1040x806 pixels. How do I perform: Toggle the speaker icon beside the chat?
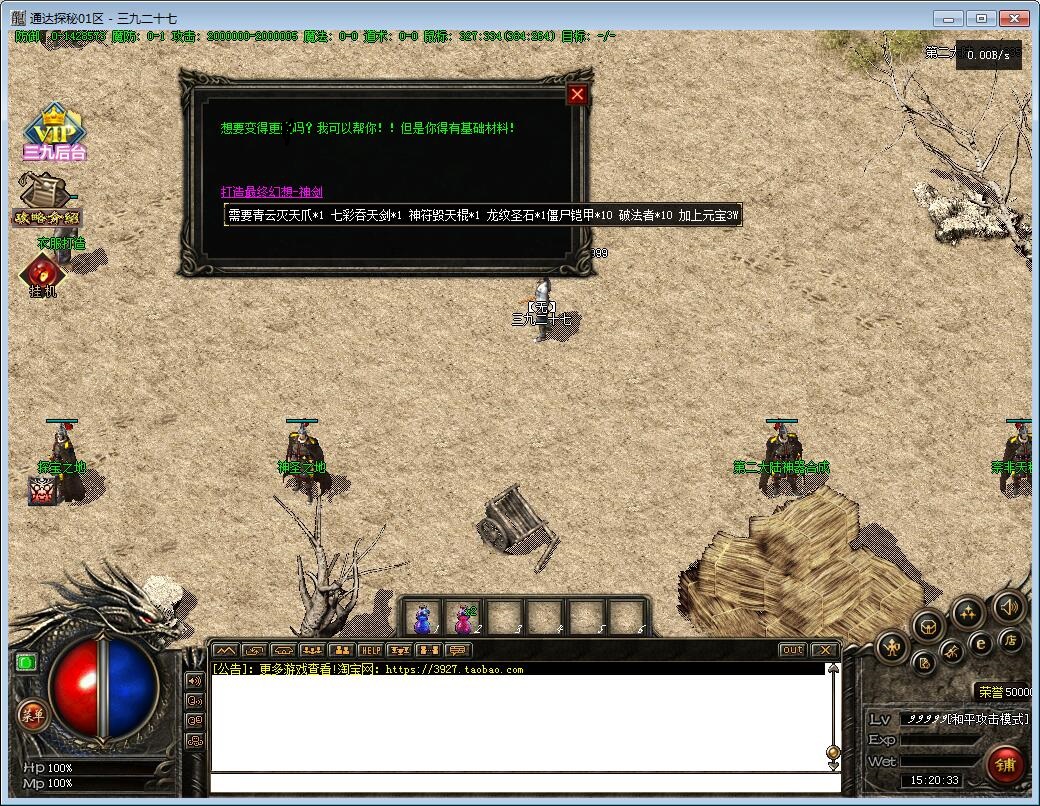195,680
